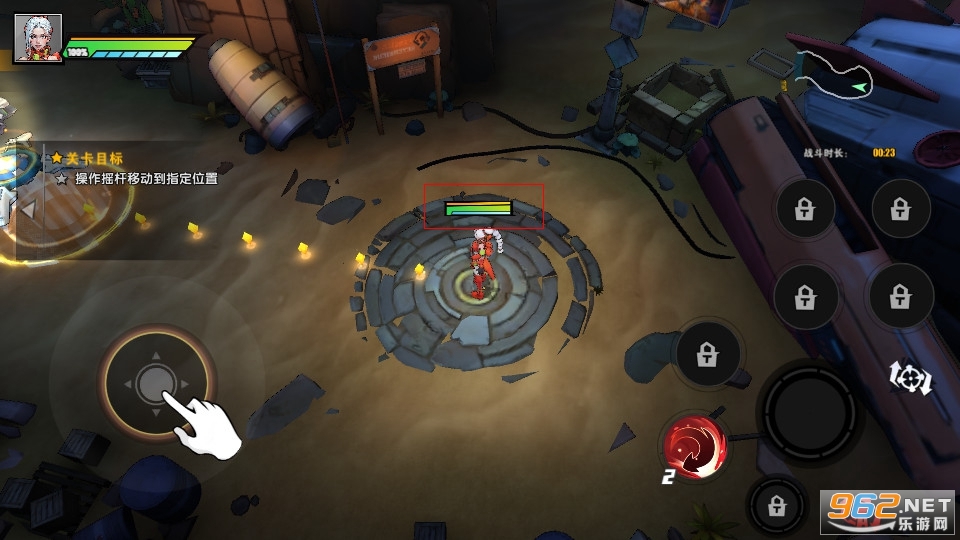
Task: Tap the virtual joystick center knob
Action: [x=154, y=382]
